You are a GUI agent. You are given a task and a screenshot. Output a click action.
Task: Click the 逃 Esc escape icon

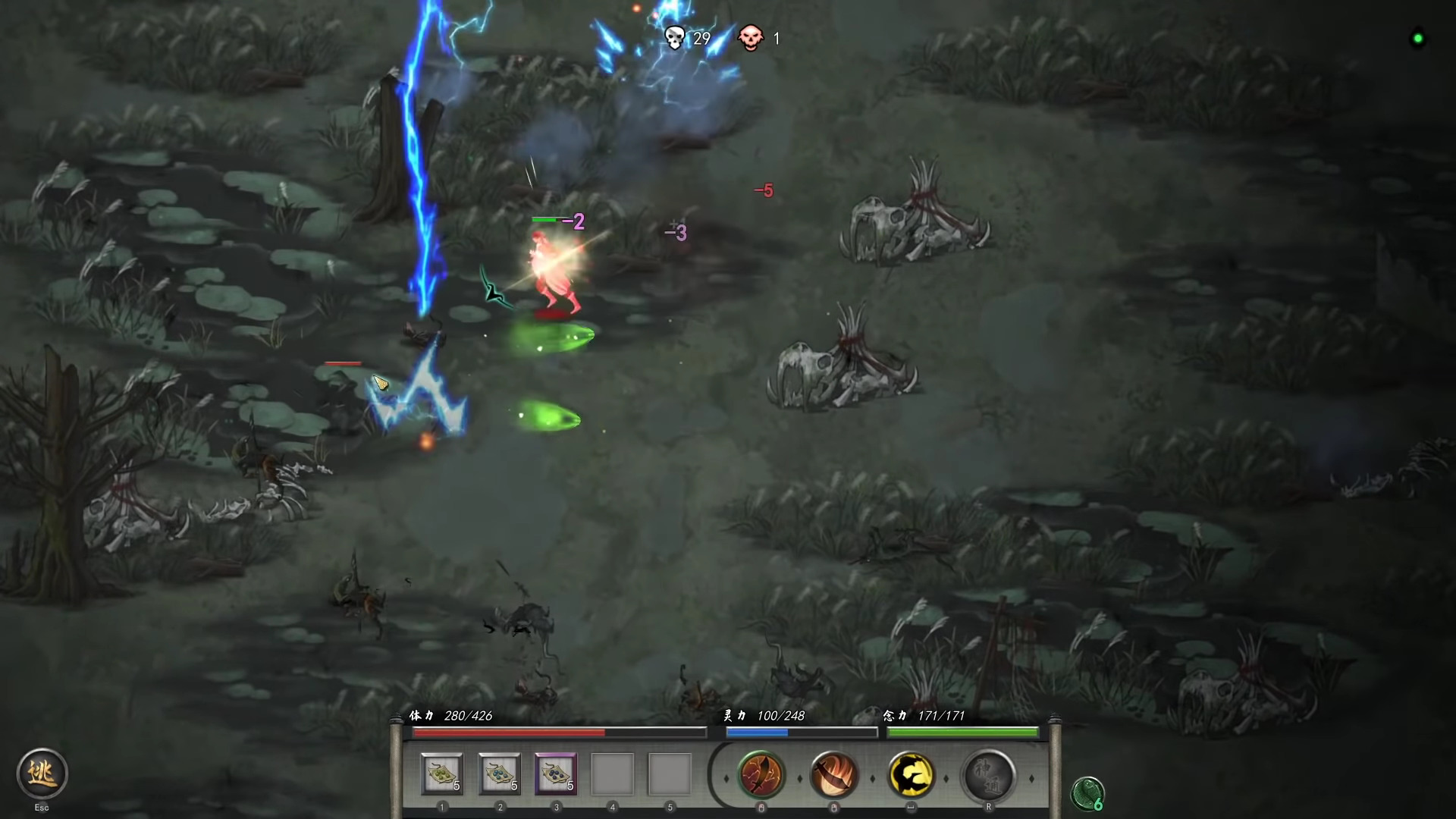point(42,774)
